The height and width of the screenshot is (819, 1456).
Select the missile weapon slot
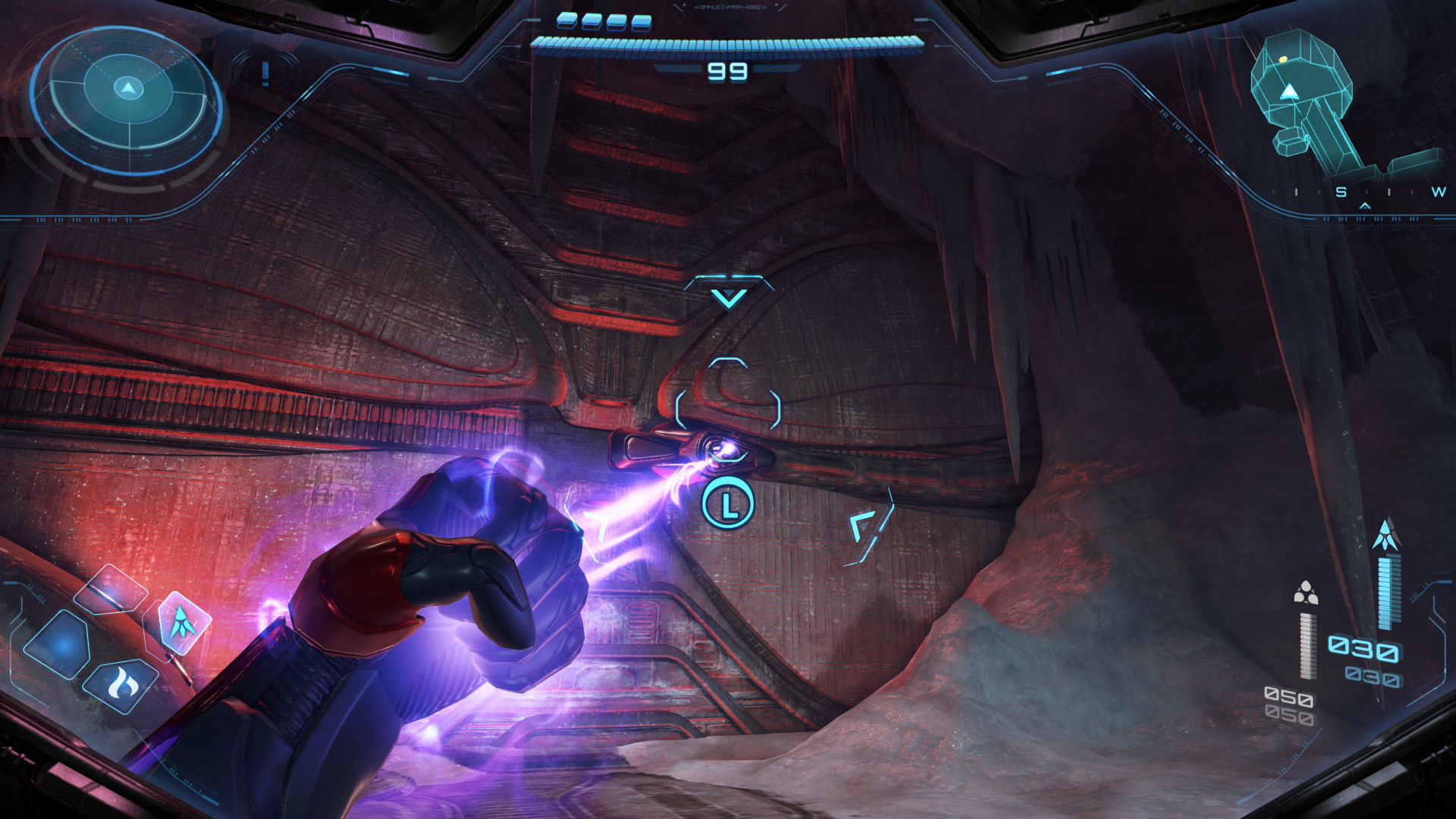182,623
